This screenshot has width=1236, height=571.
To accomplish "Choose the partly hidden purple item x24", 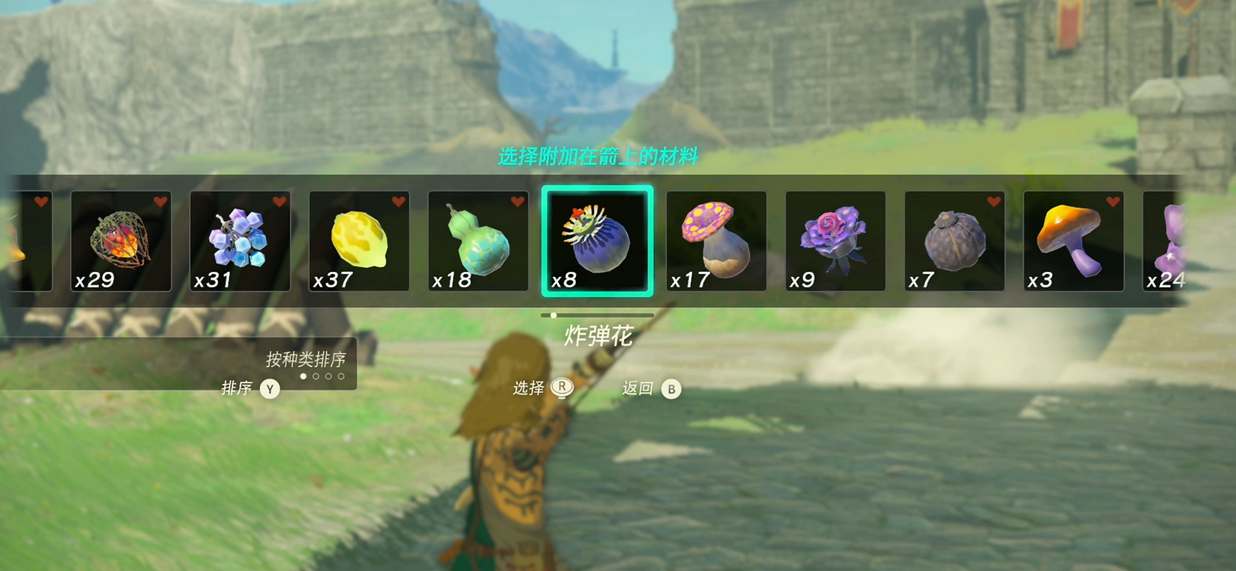I will (x=1165, y=241).
